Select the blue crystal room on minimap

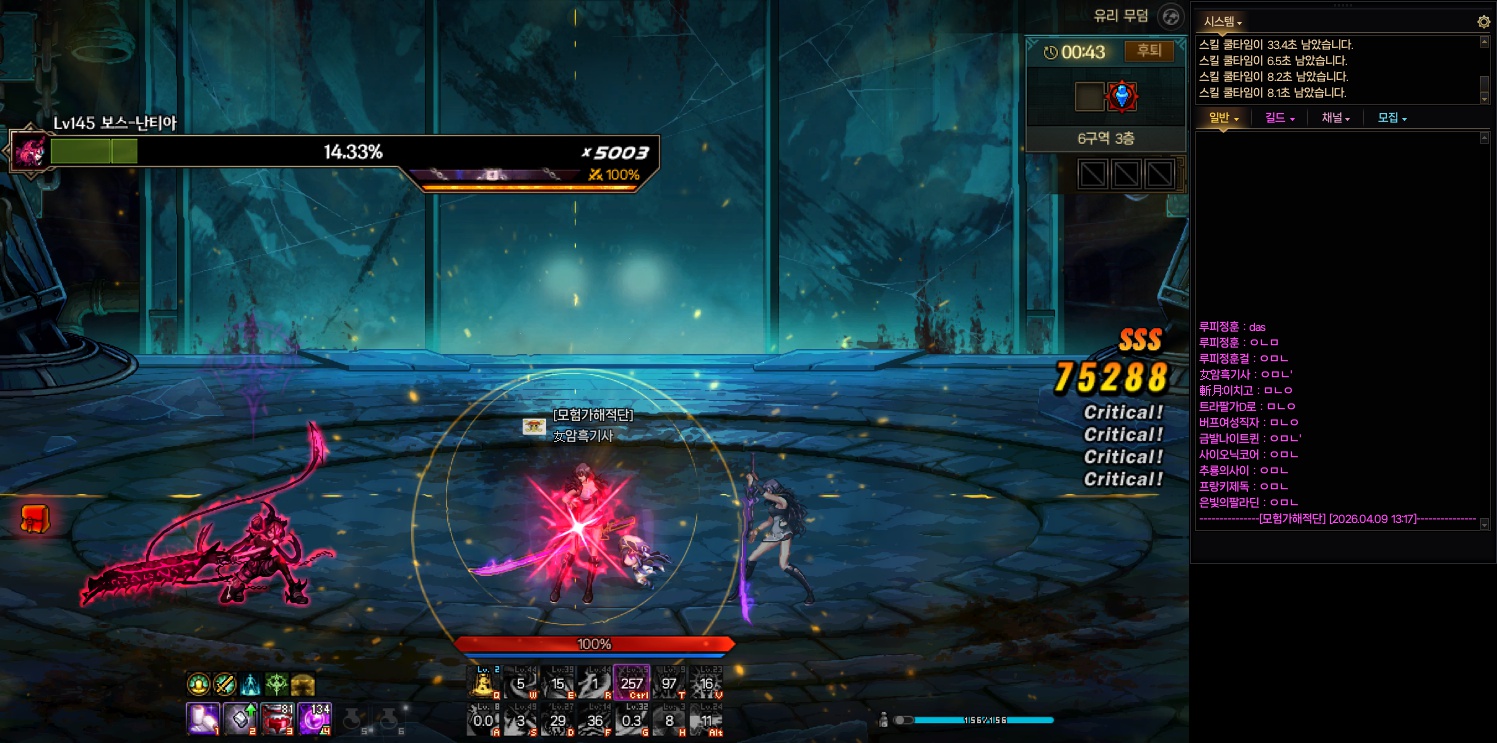1122,96
